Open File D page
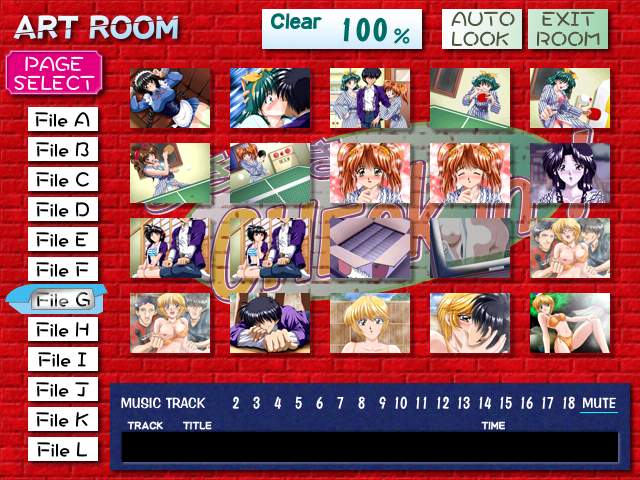640x480 pixels. 62,211
